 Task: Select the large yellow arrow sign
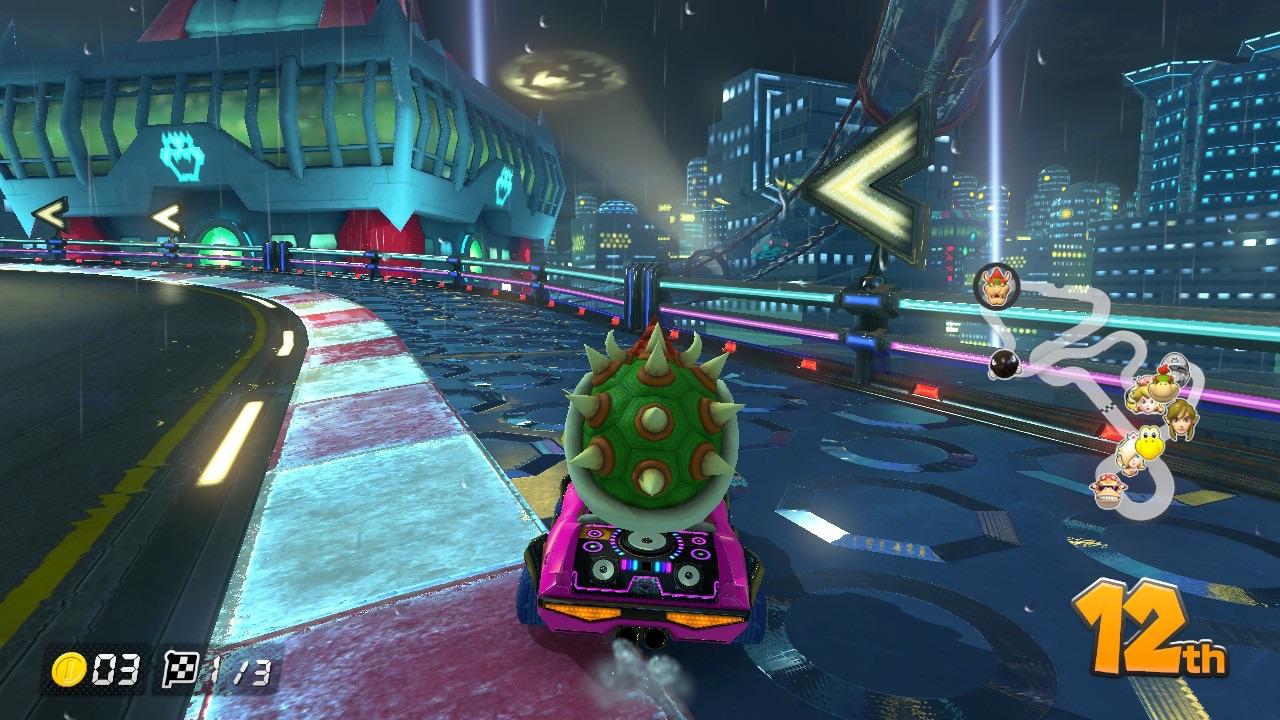coord(865,180)
